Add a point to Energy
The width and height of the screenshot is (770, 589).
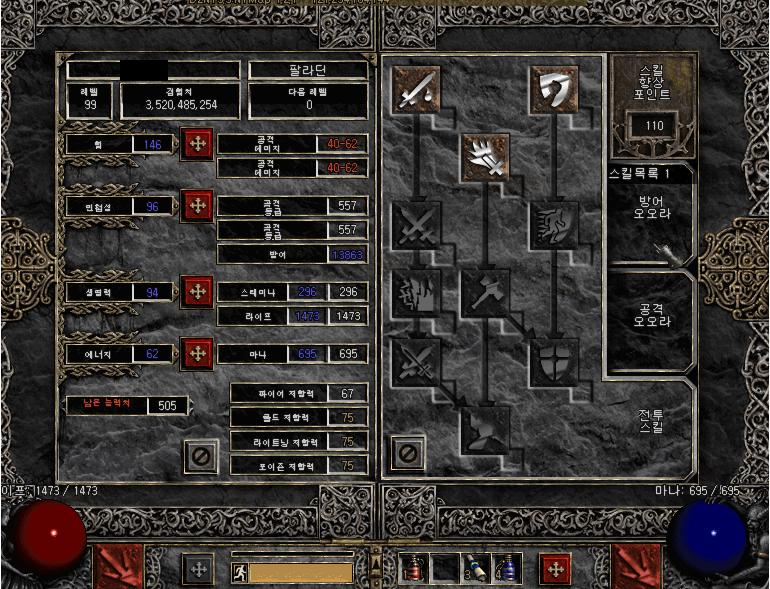(x=196, y=353)
